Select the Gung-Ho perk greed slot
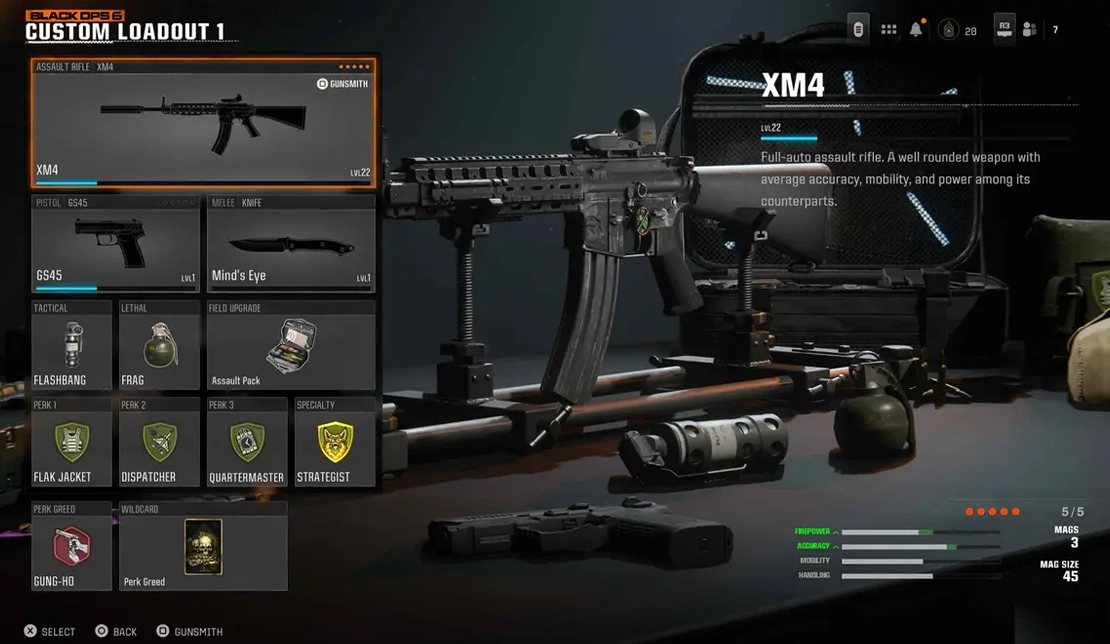Screen dimensions: 1110x644 71,546
